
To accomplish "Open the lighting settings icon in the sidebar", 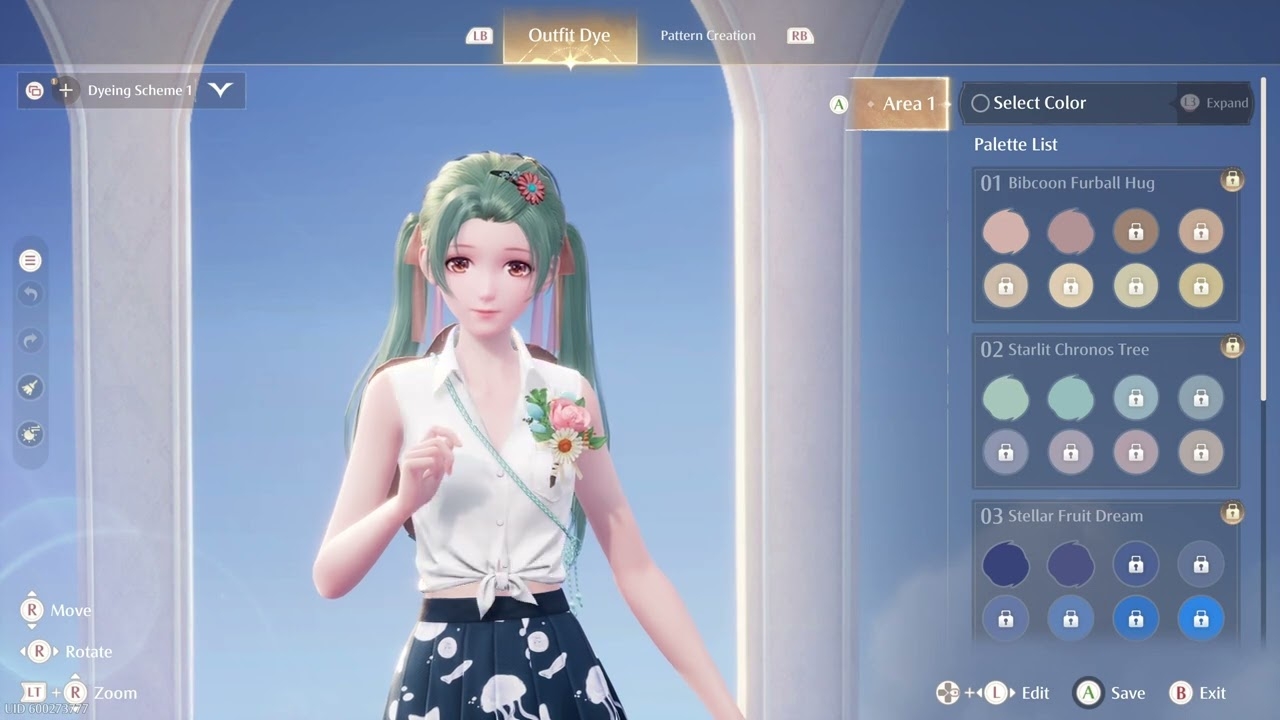I will click(x=29, y=432).
